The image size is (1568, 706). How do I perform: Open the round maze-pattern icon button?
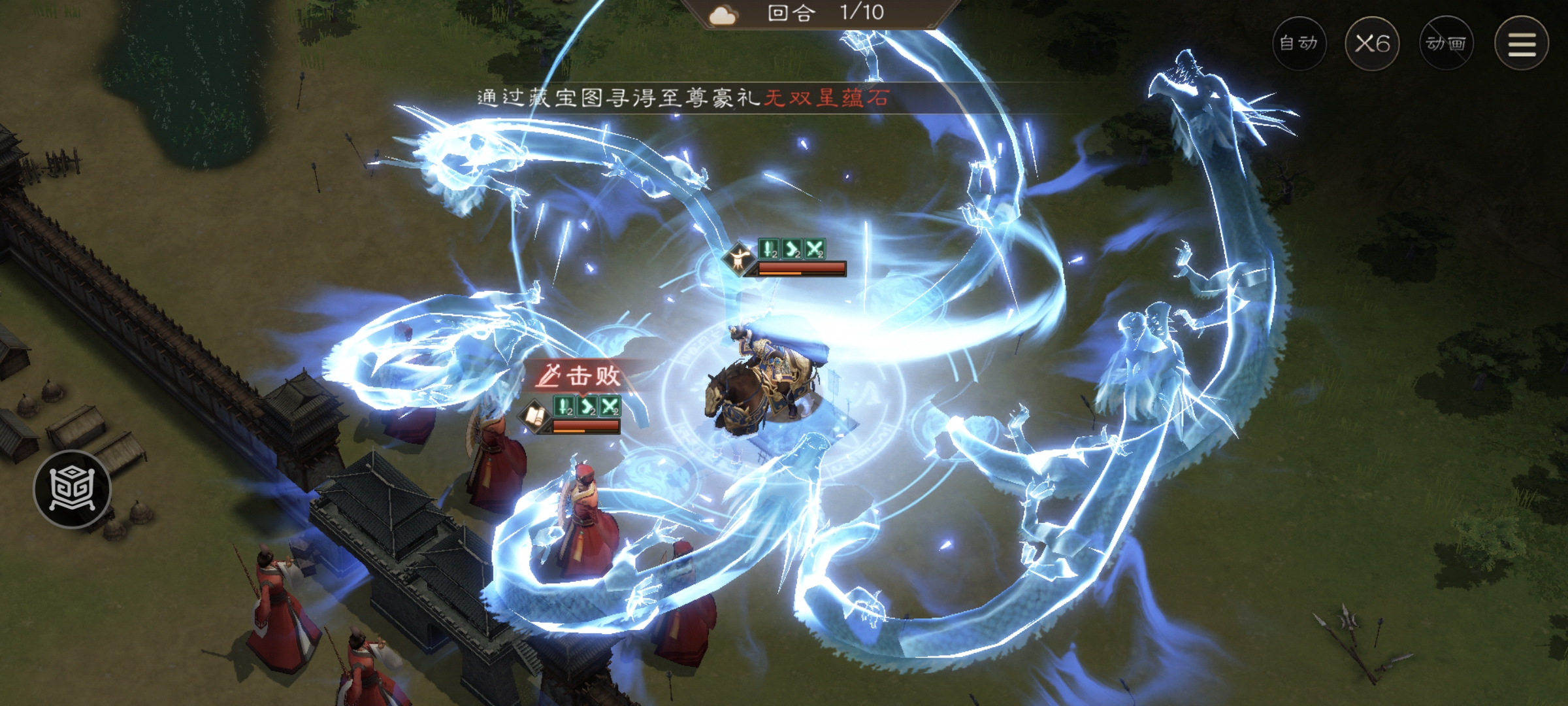73,488
